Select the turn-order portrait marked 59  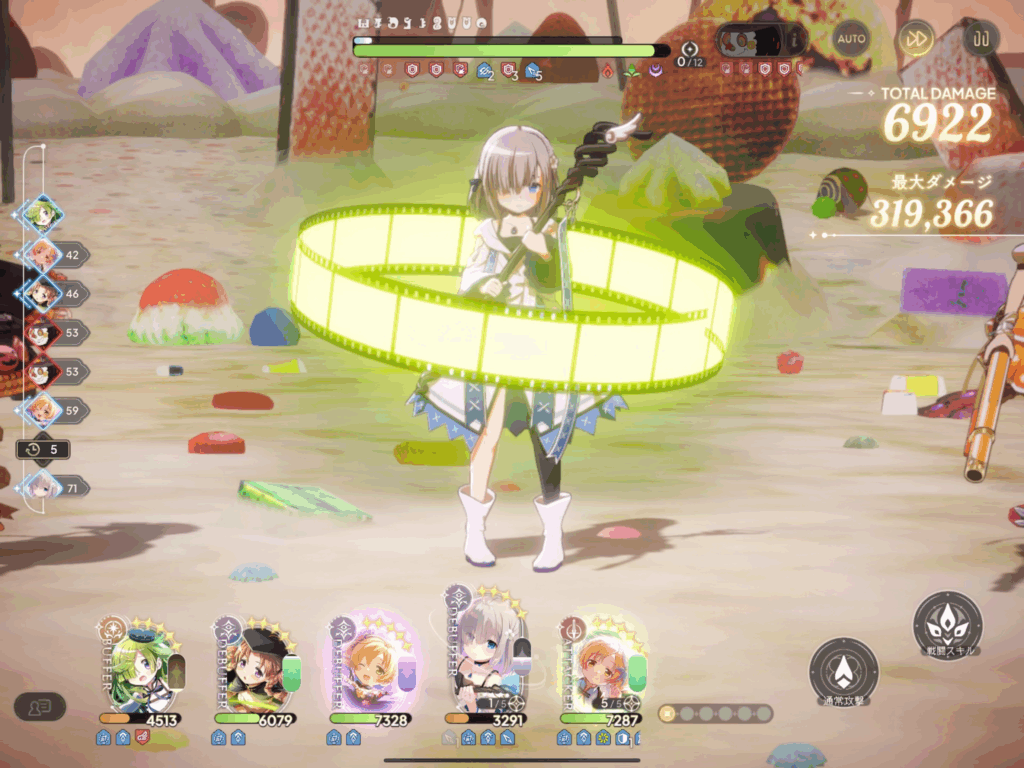click(x=43, y=410)
